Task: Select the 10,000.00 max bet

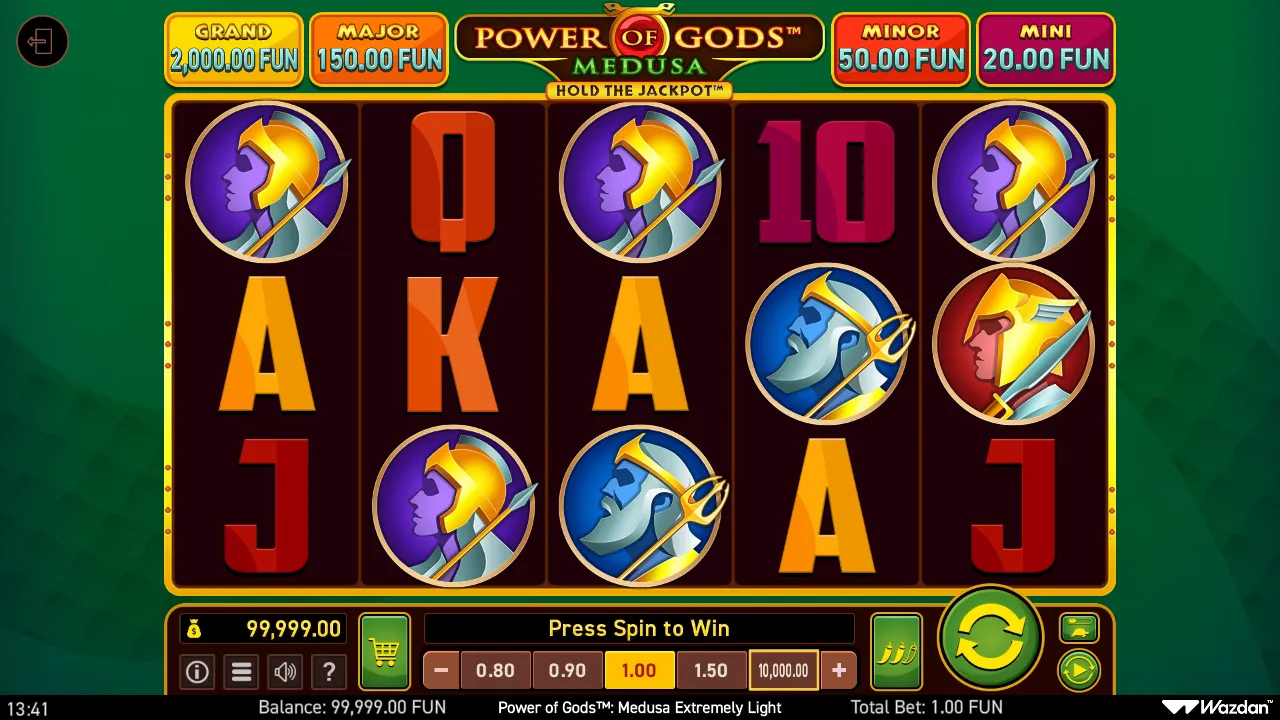Action: click(x=783, y=670)
